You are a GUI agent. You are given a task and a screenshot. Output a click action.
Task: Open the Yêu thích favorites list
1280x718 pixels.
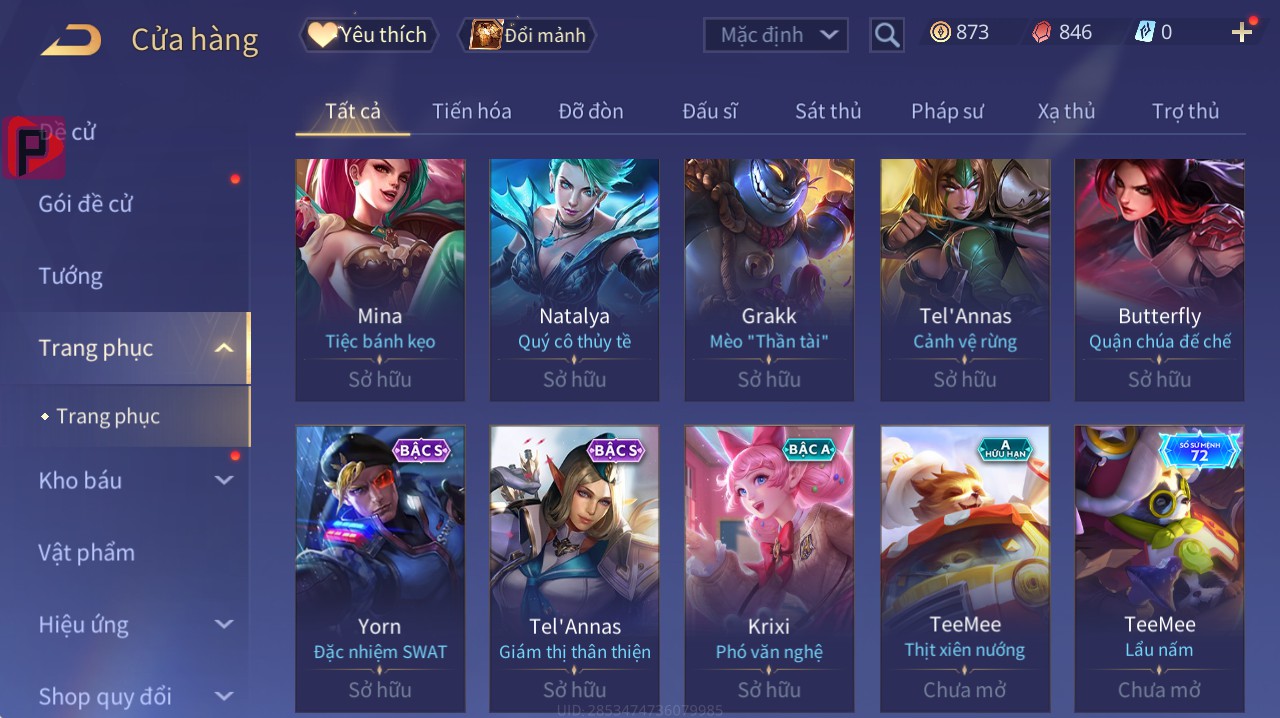click(x=368, y=35)
